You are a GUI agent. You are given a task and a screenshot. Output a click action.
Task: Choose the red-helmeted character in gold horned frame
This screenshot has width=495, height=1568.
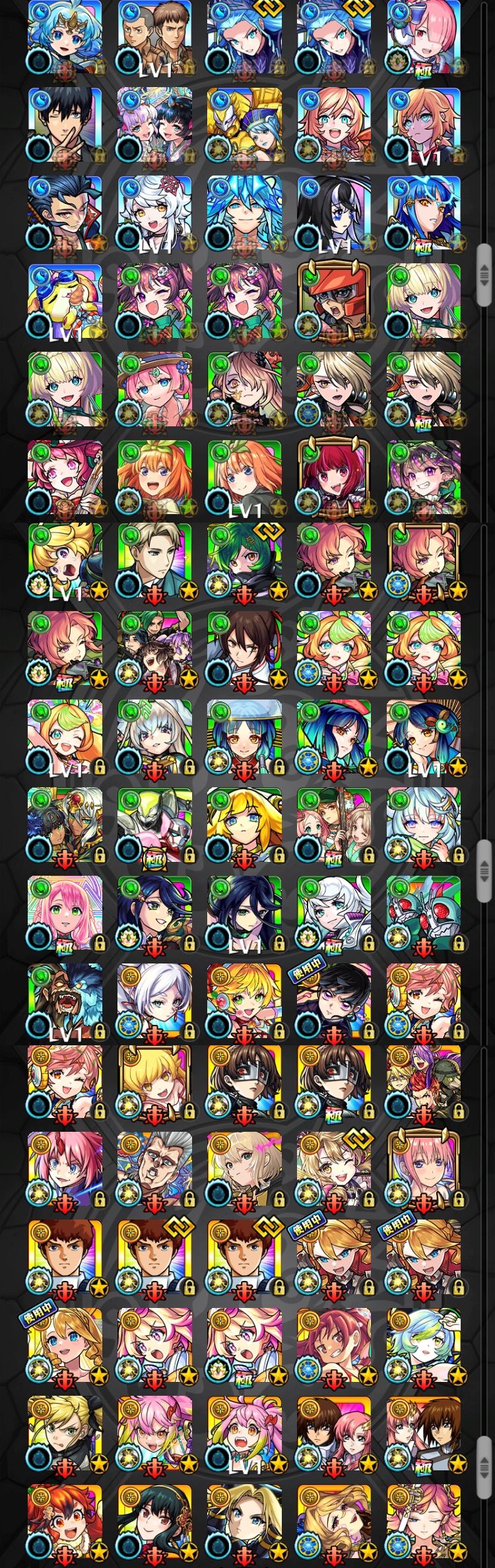tap(334, 301)
